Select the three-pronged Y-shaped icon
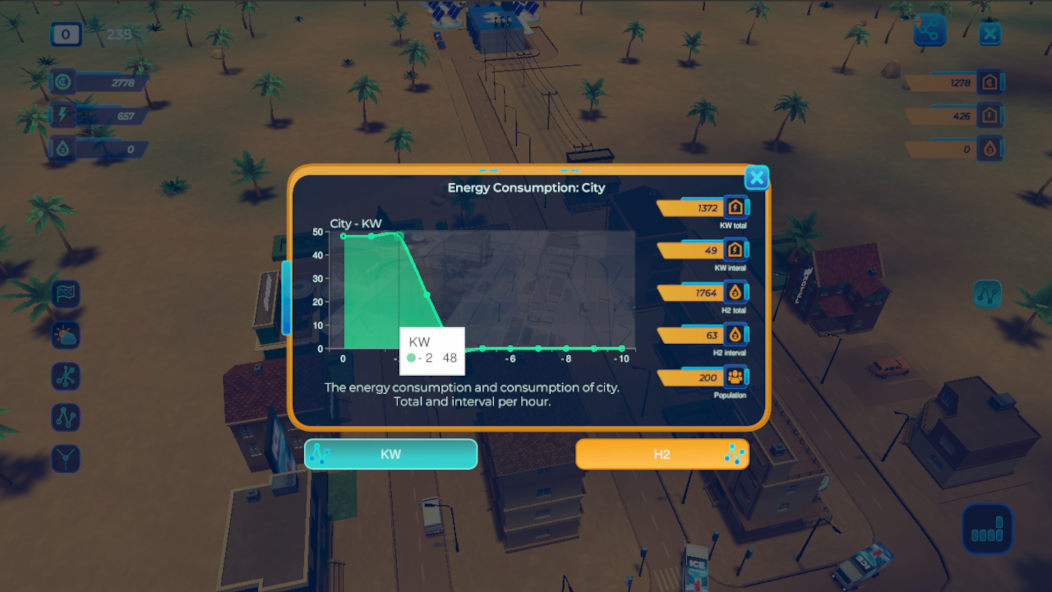Screen dimensions: 1052x592 66,459
